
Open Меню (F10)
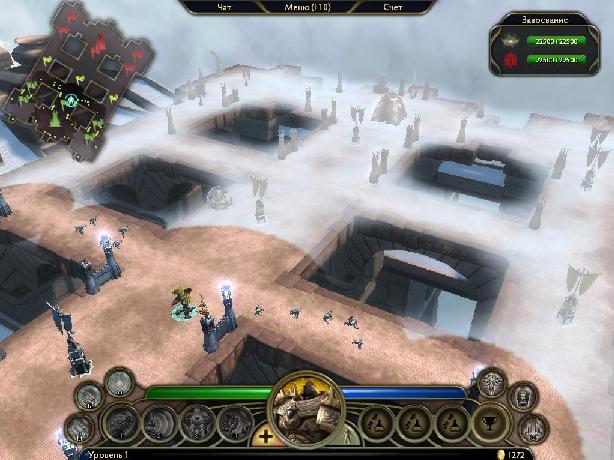click(309, 7)
